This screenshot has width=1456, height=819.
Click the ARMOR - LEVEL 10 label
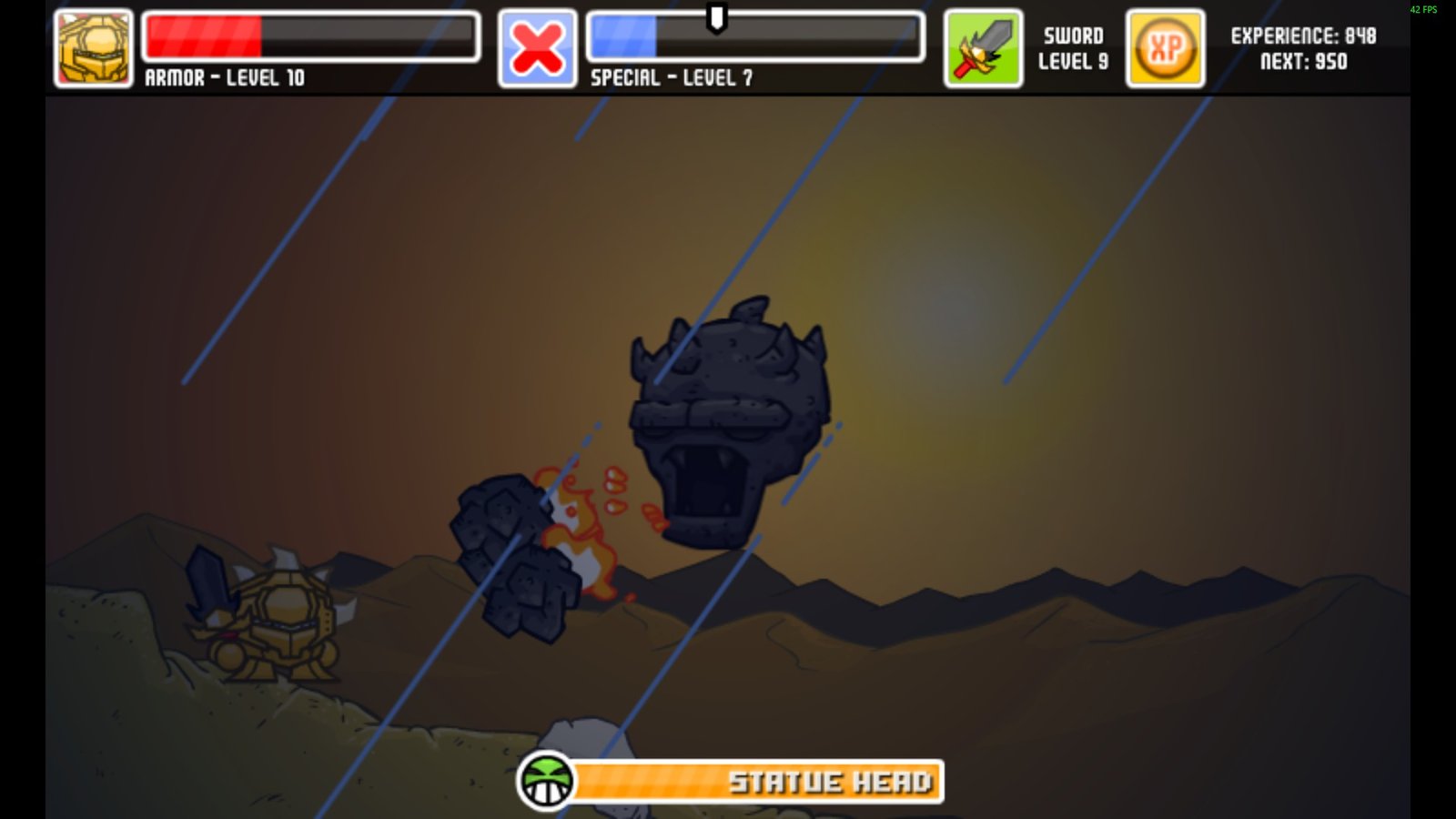click(226, 78)
